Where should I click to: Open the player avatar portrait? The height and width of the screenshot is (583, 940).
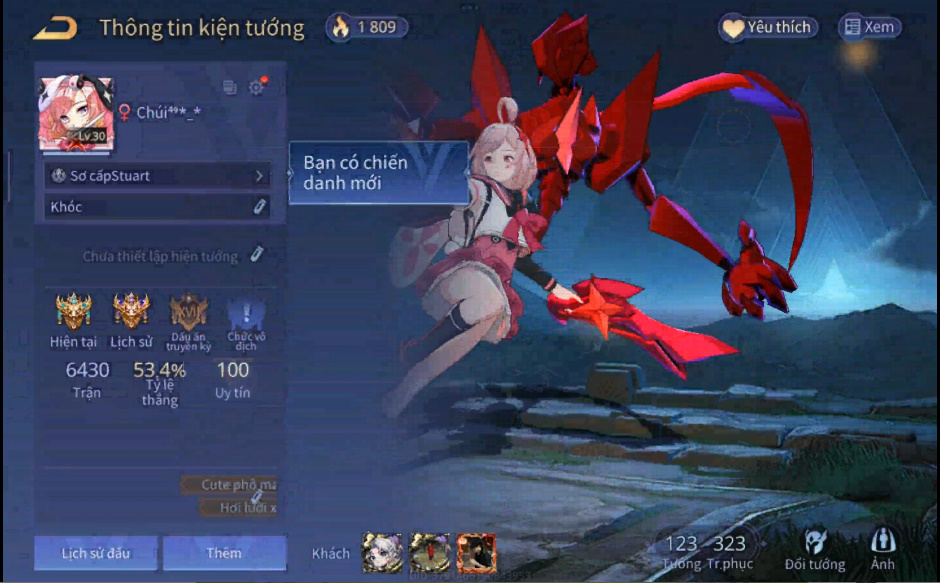tap(76, 114)
